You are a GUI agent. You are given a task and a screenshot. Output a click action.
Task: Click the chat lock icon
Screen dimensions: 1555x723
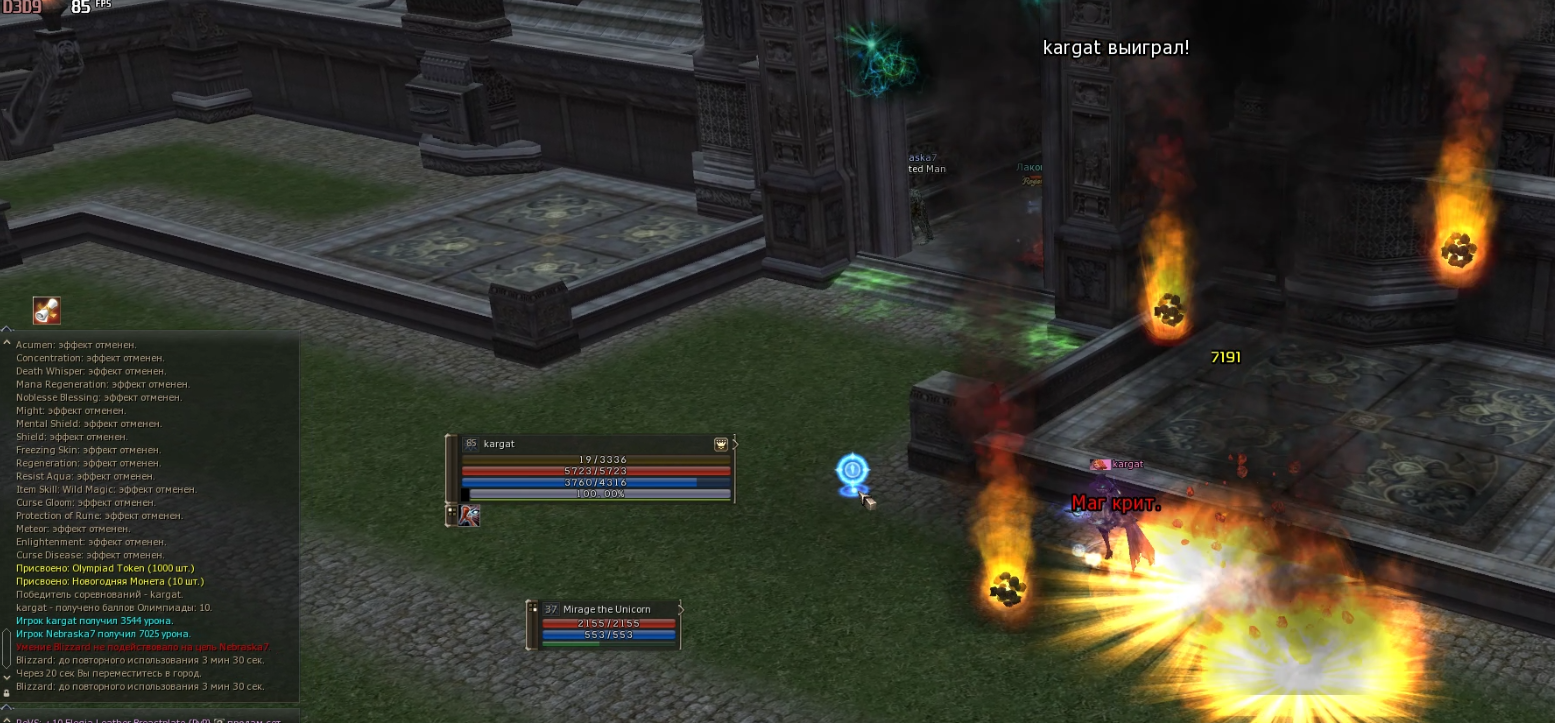tap(7, 692)
